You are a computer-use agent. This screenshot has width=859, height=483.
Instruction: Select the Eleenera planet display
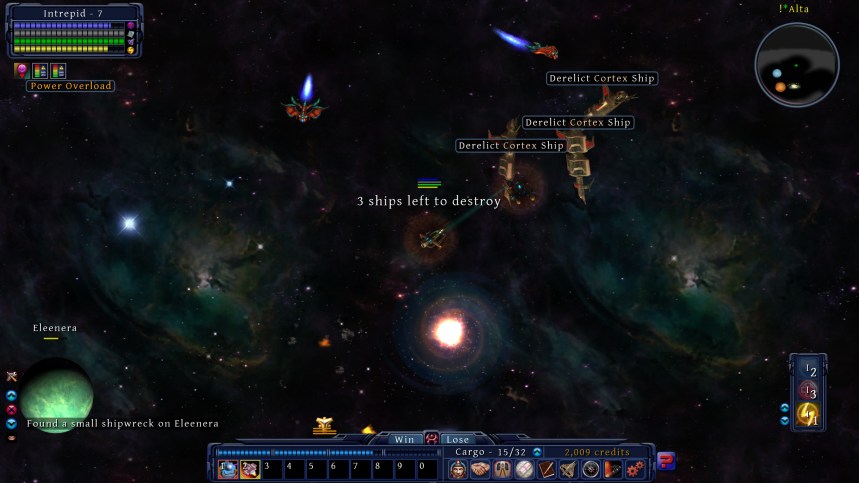(x=56, y=392)
